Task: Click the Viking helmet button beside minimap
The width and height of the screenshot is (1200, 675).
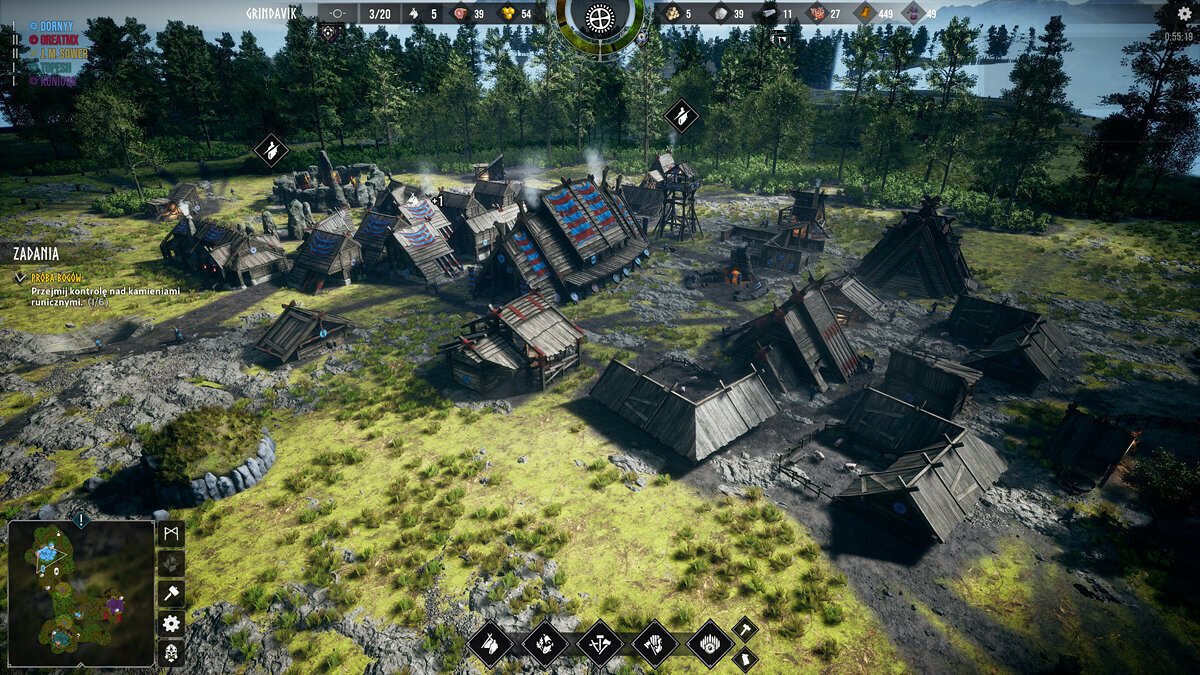Action: [171, 653]
